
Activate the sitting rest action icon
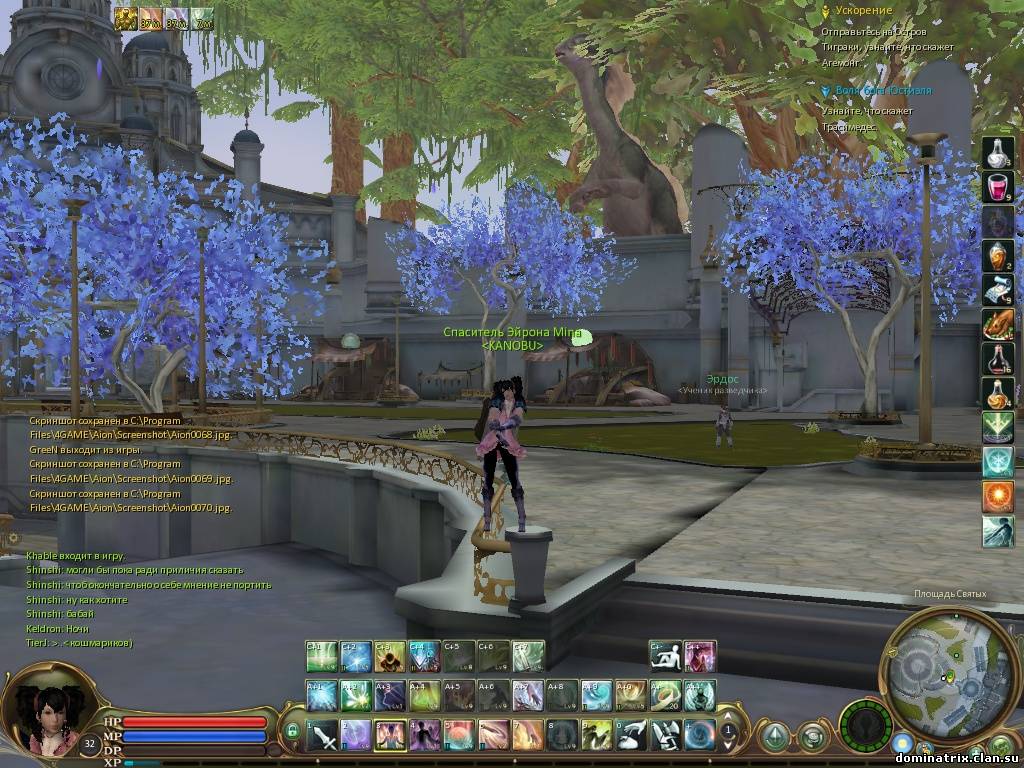click(x=665, y=656)
